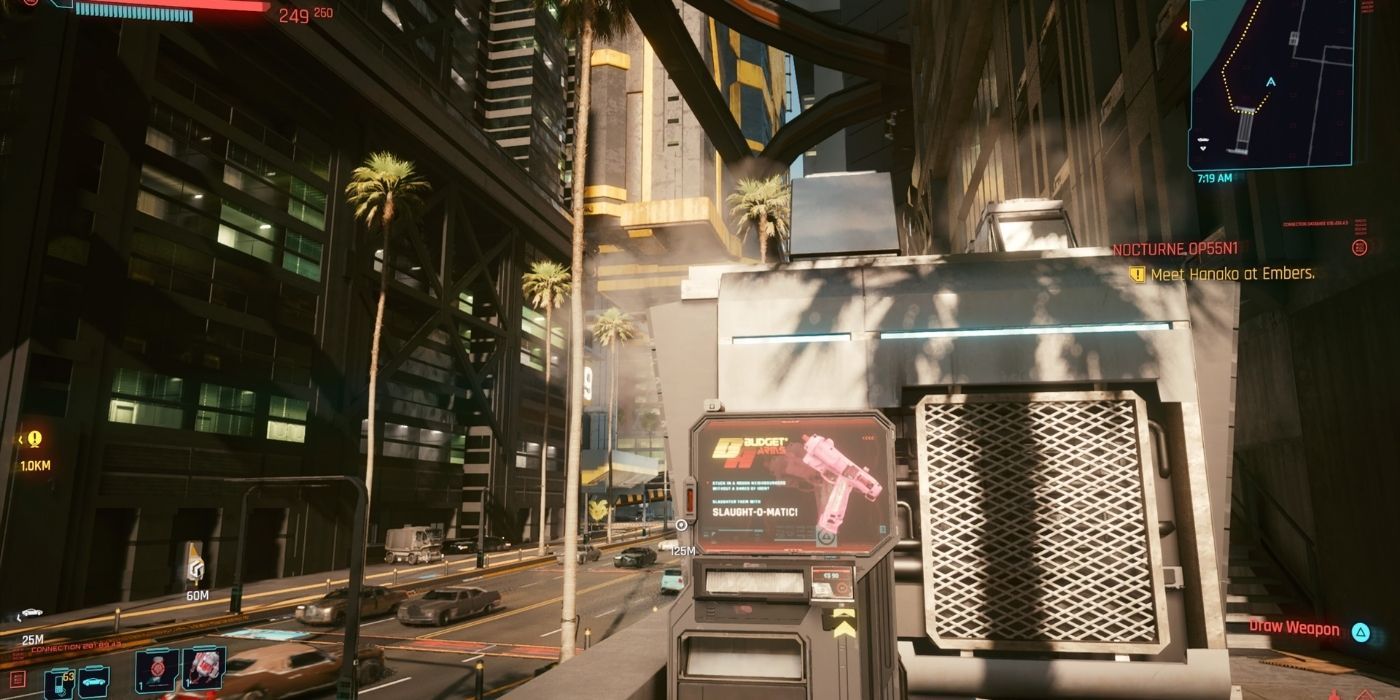
Task: Select the red grenade quick slot
Action: [157, 670]
